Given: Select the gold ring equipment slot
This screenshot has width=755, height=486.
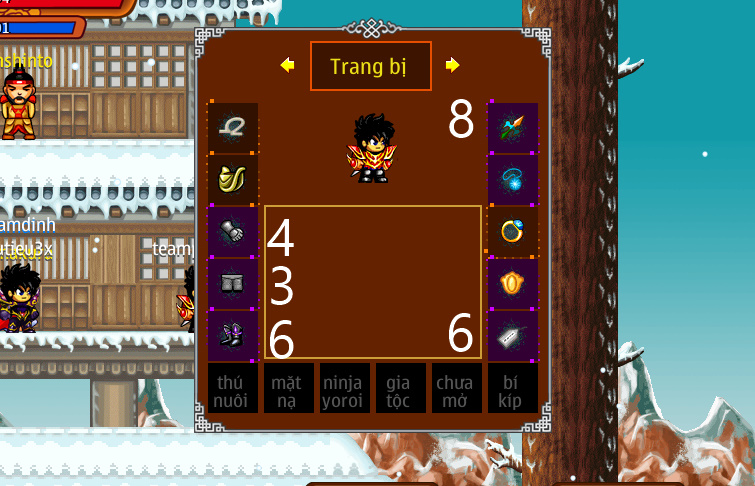Looking at the screenshot, I should pyautogui.click(x=513, y=232).
